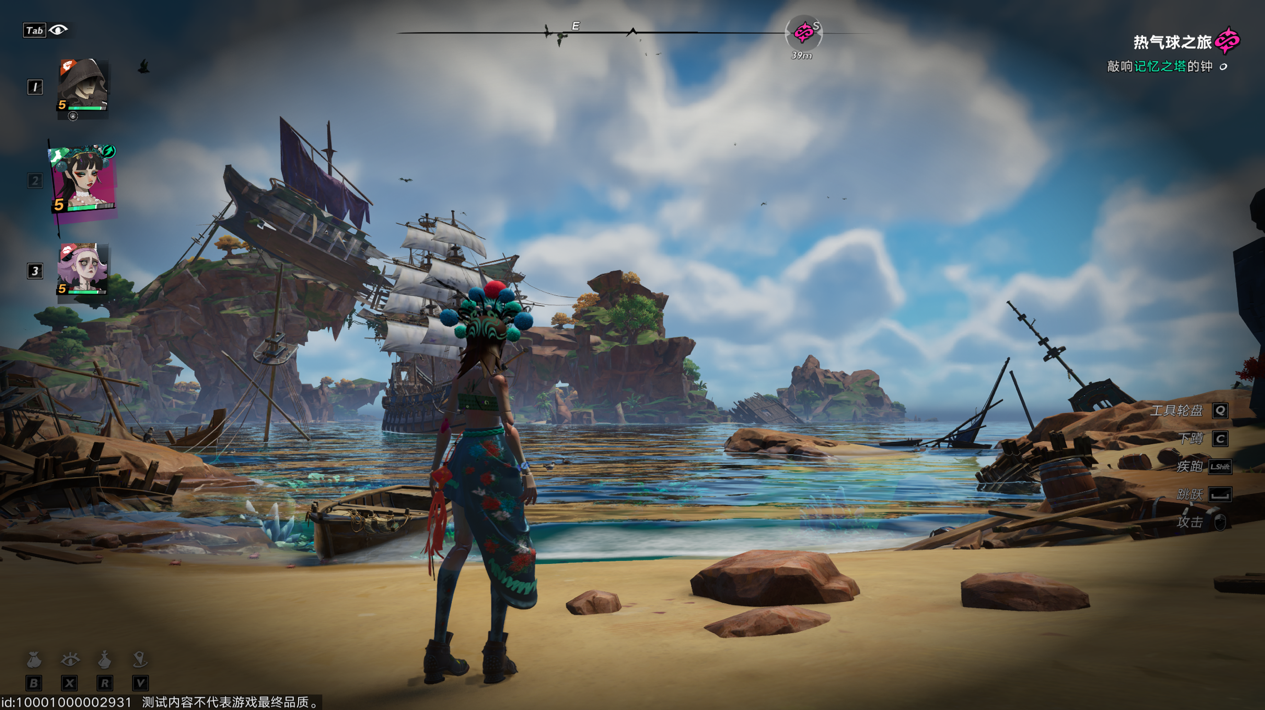This screenshot has height=710, width=1265.
Task: Open the map pin location icon
Action: [x=140, y=659]
